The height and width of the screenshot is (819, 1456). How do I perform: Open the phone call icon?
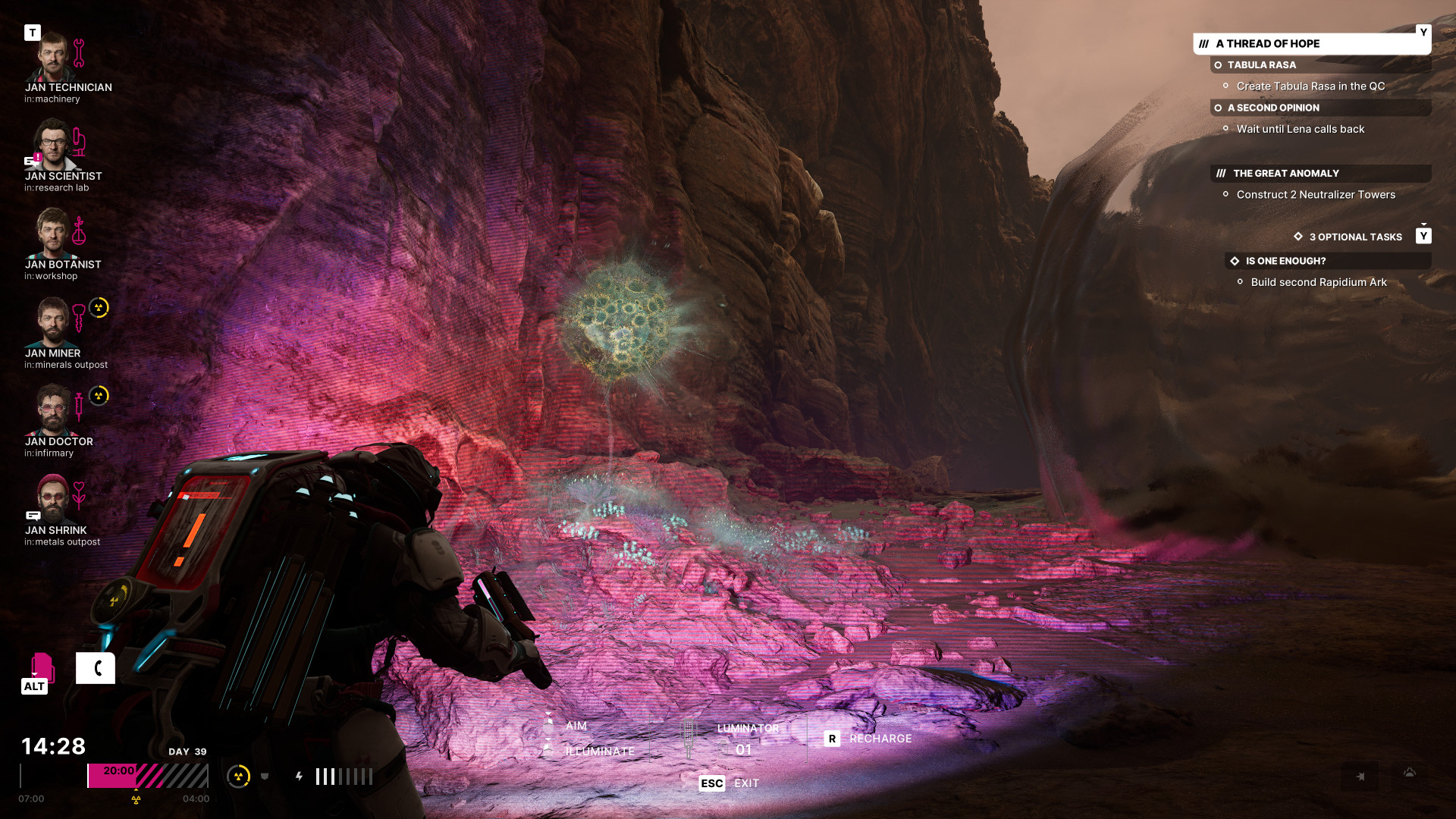pyautogui.click(x=96, y=668)
